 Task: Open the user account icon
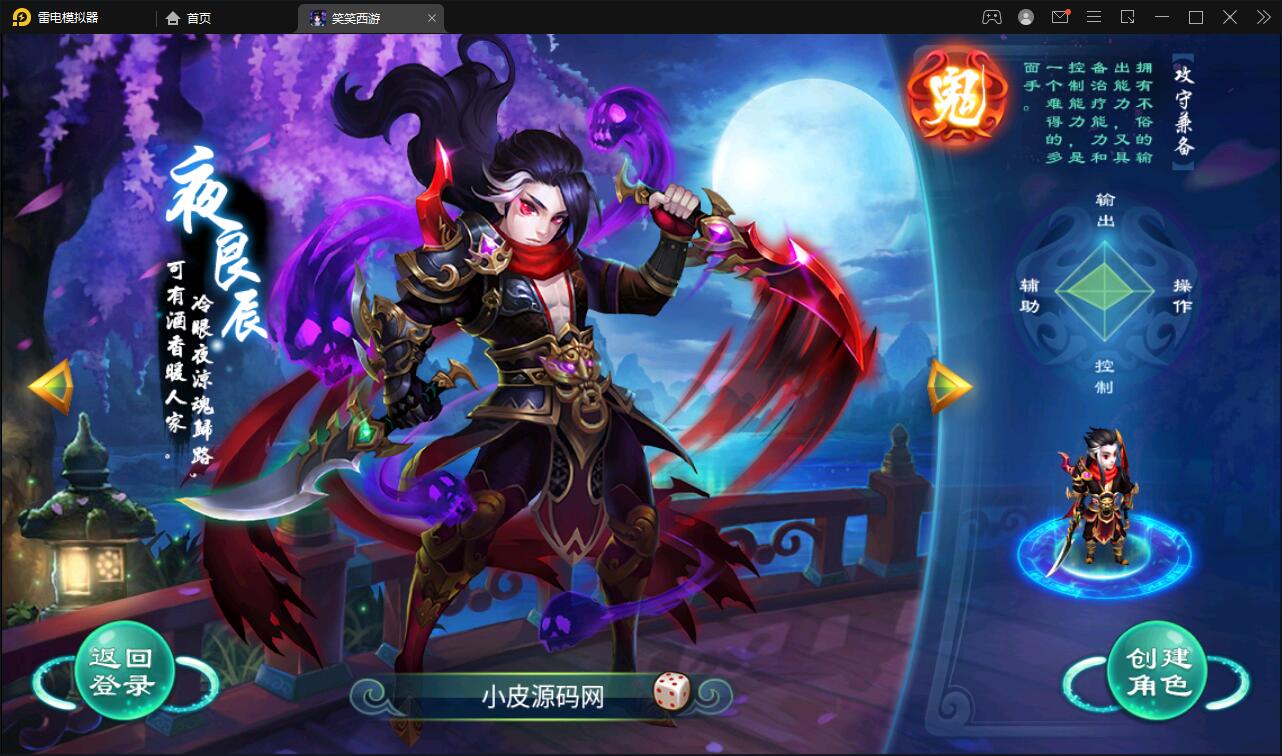tap(1025, 17)
